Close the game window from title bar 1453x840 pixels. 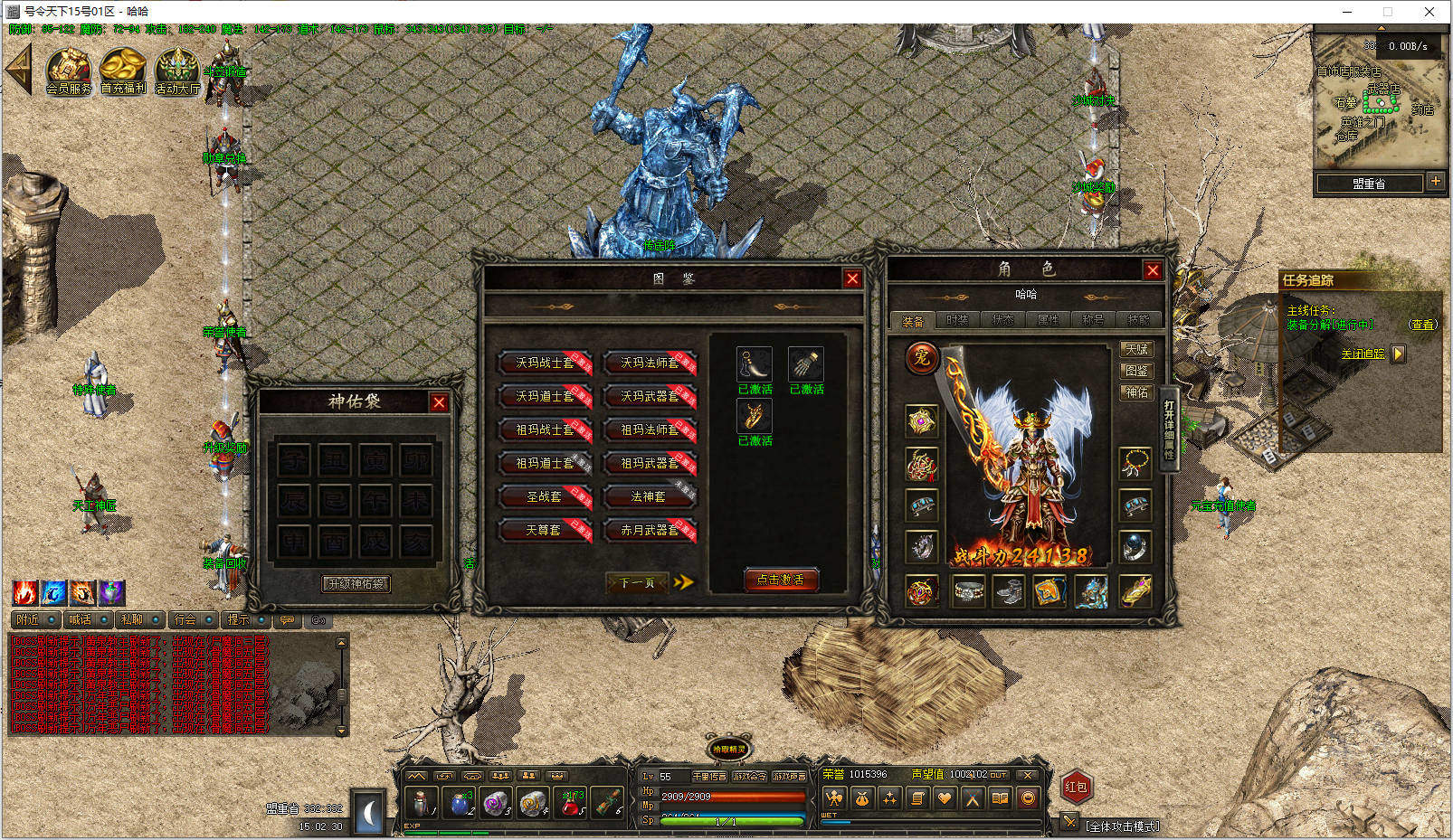(1429, 12)
